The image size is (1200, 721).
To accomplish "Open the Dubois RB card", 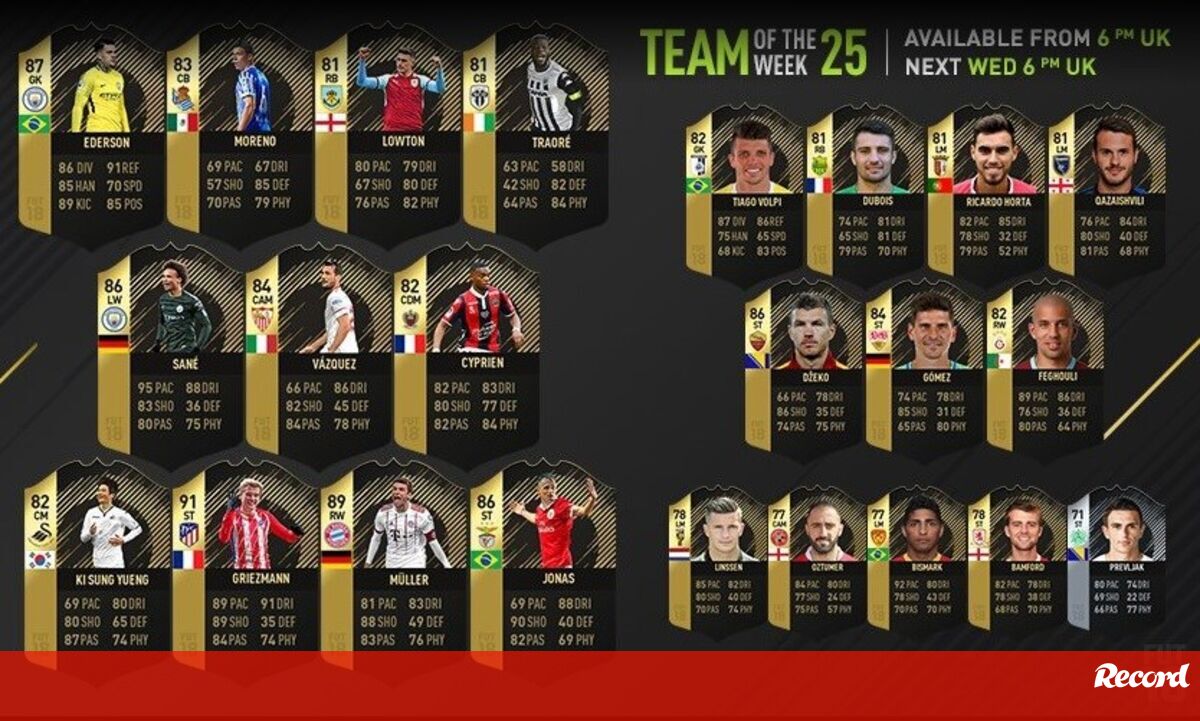I will [866, 195].
